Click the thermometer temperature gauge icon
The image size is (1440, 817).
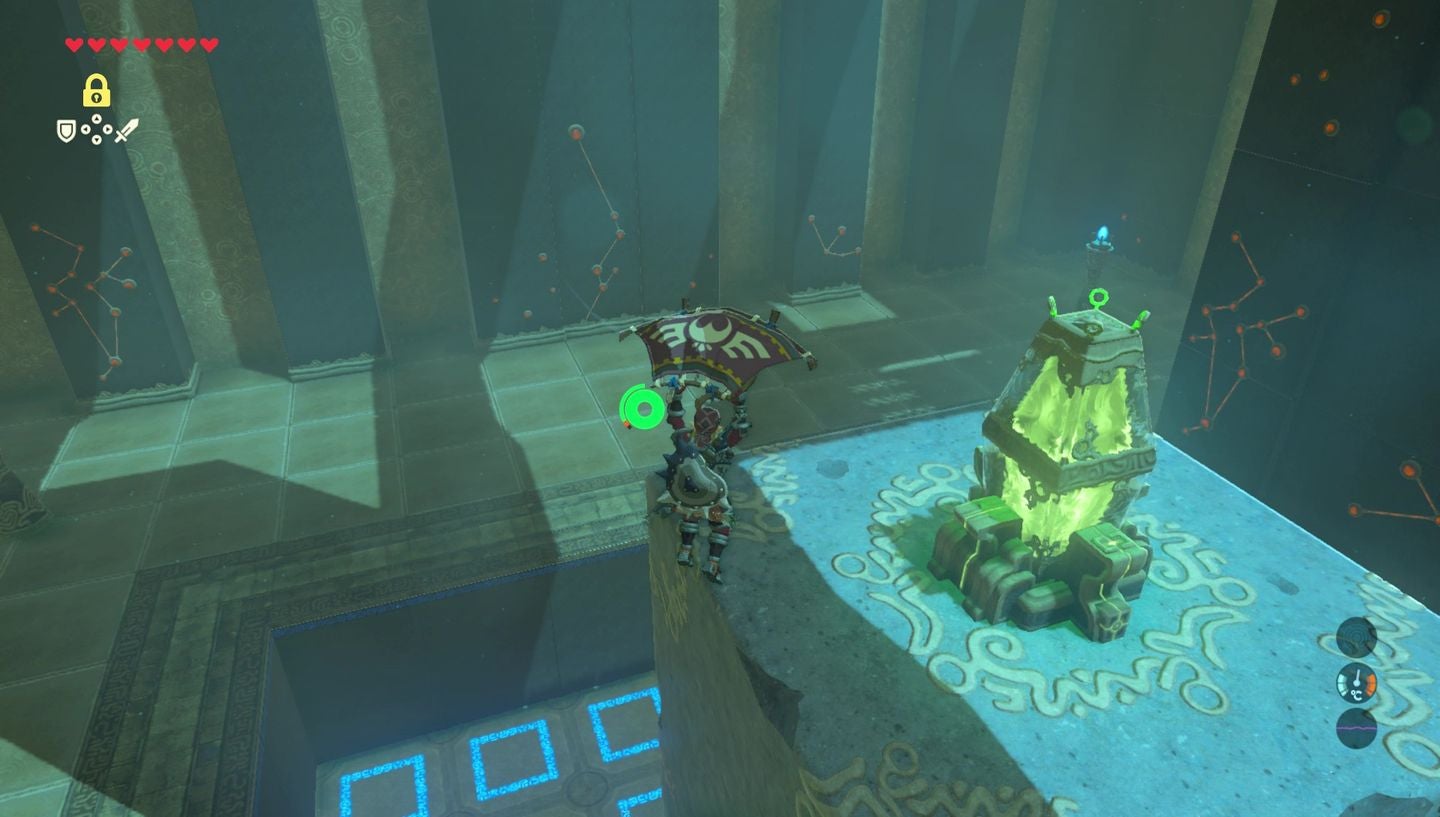click(x=1357, y=683)
